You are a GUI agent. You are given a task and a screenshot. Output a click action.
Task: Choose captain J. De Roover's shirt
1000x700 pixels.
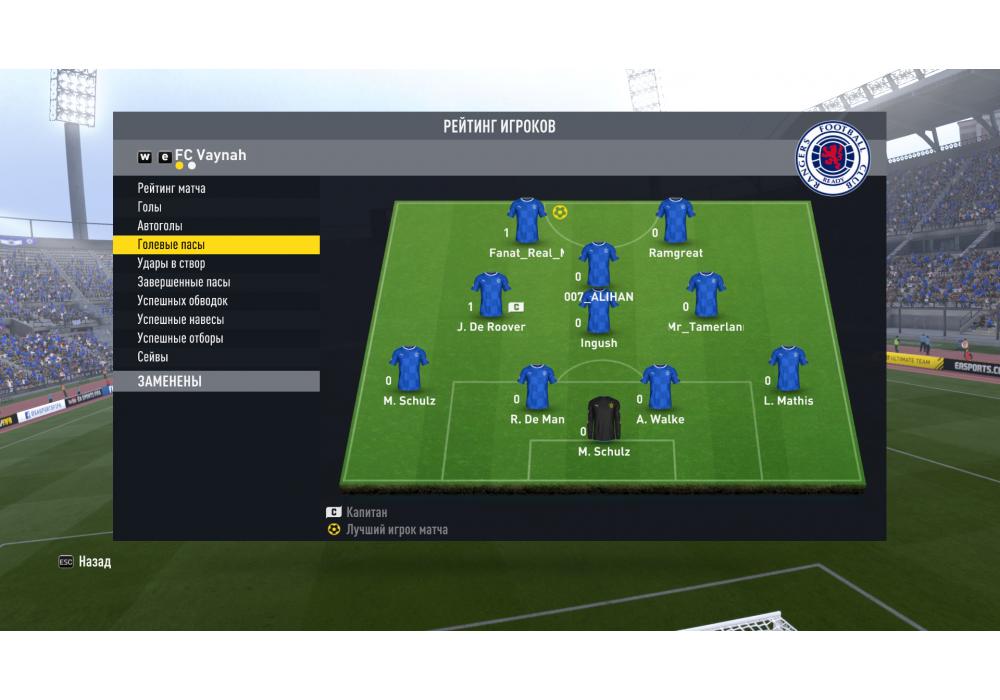pos(491,295)
